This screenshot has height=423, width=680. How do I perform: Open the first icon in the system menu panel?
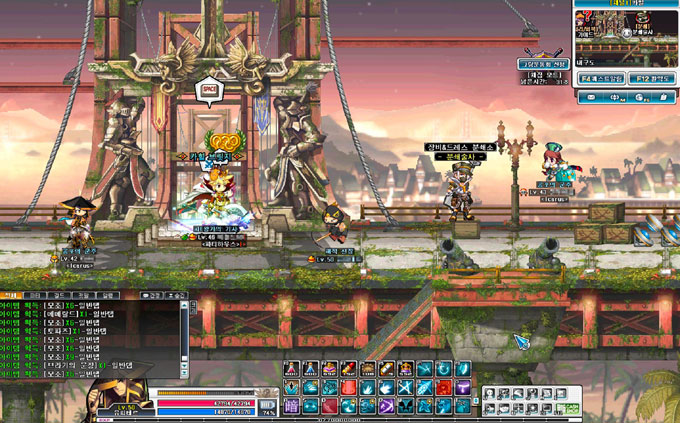492,392
